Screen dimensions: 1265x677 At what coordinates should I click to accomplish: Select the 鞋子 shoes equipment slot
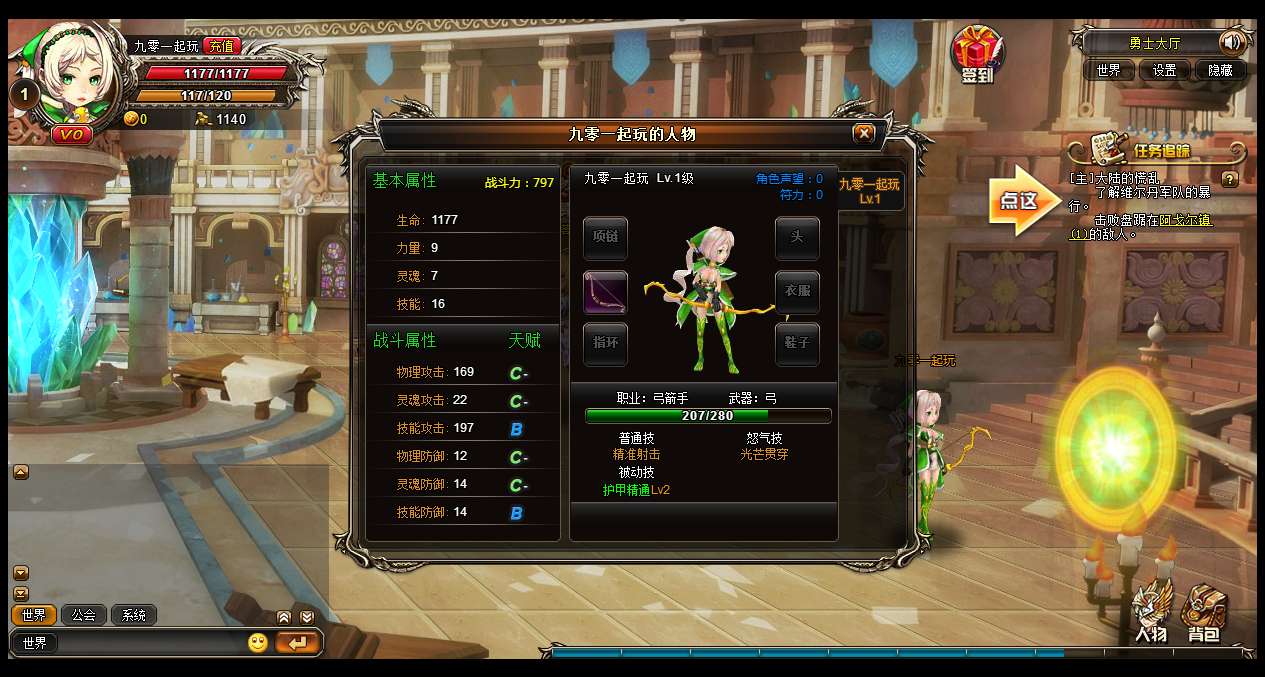point(797,344)
